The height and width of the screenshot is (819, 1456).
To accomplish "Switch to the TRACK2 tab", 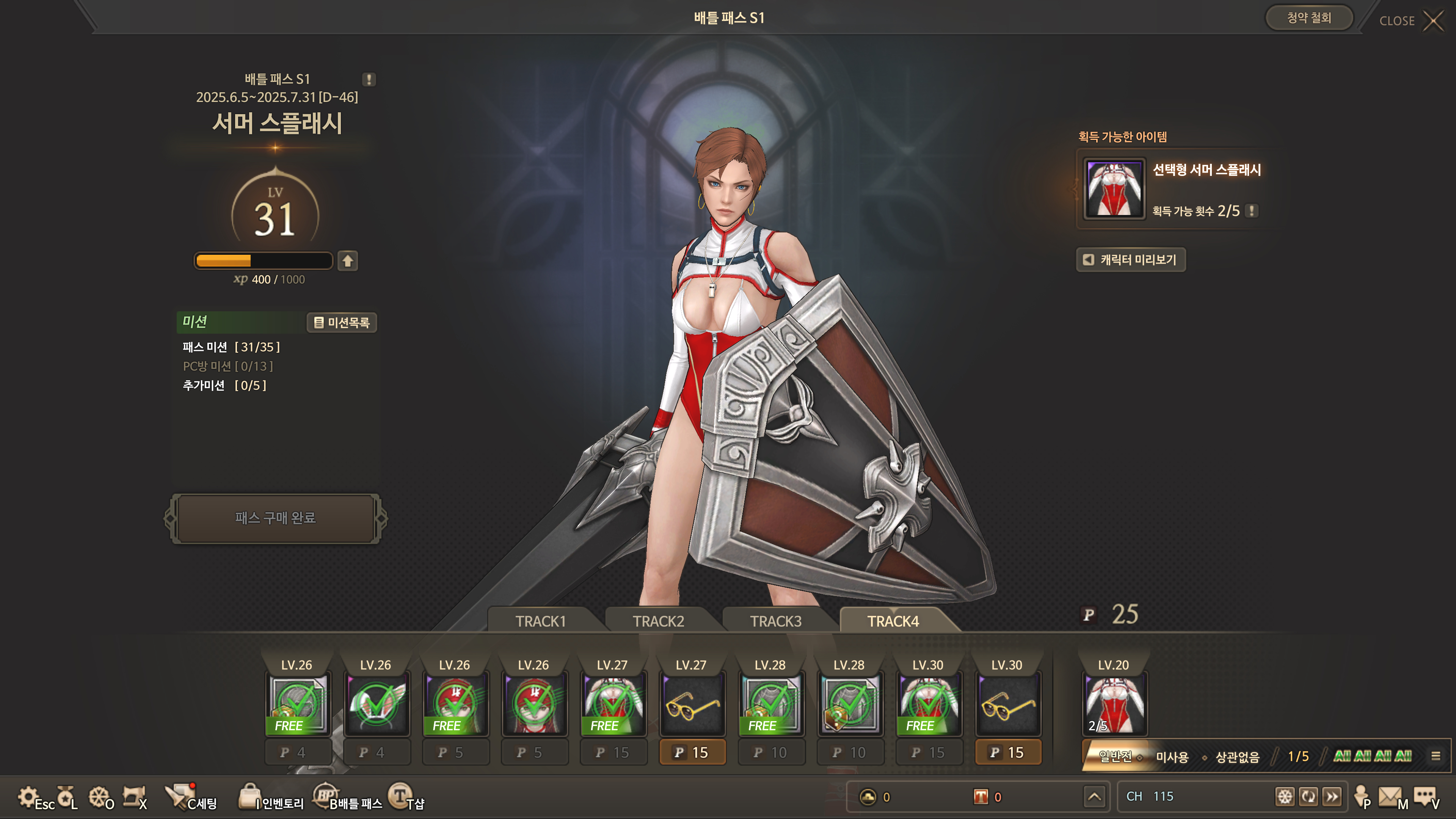I will point(658,621).
